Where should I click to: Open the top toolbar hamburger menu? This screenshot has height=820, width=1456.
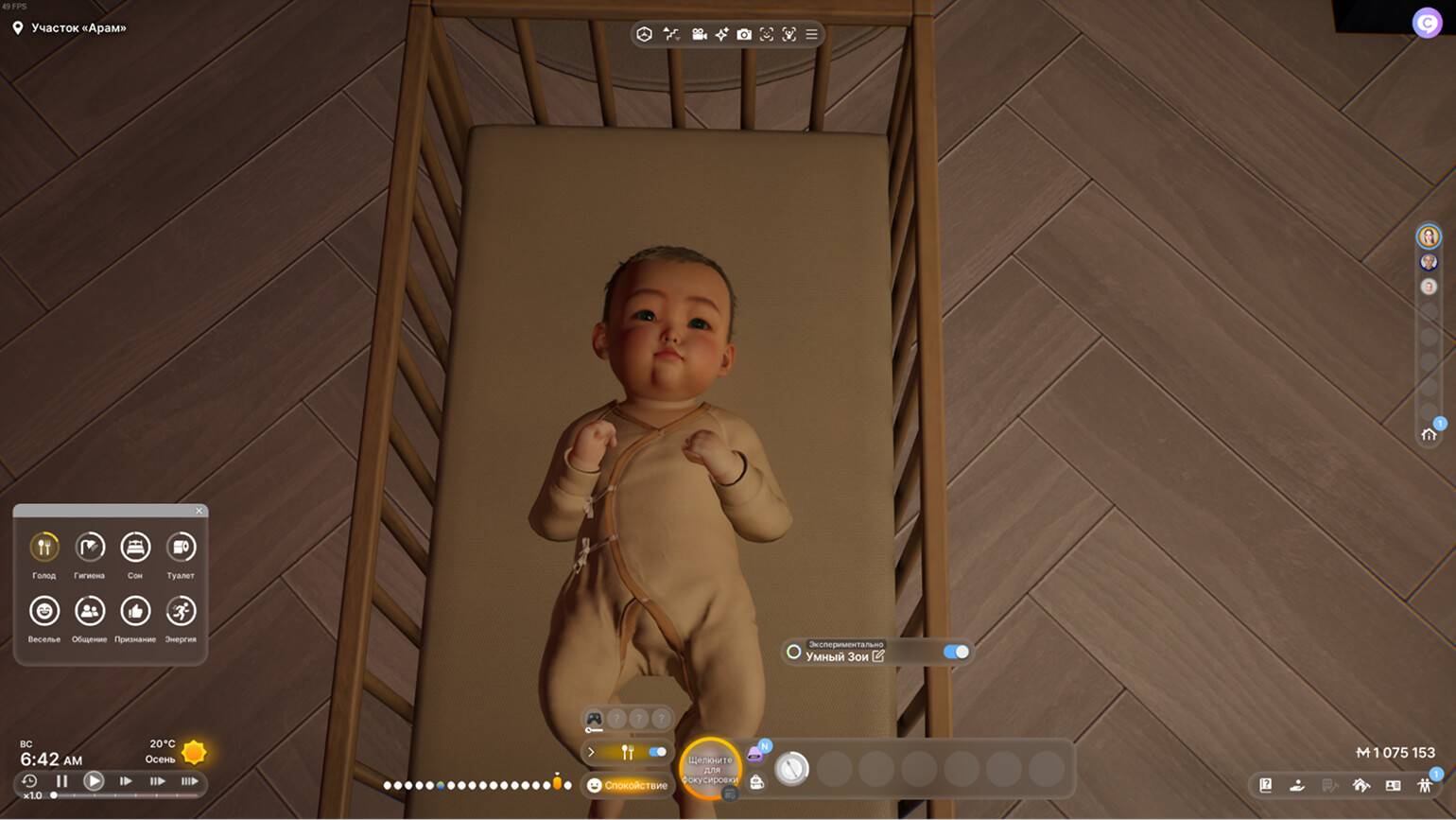(x=811, y=34)
